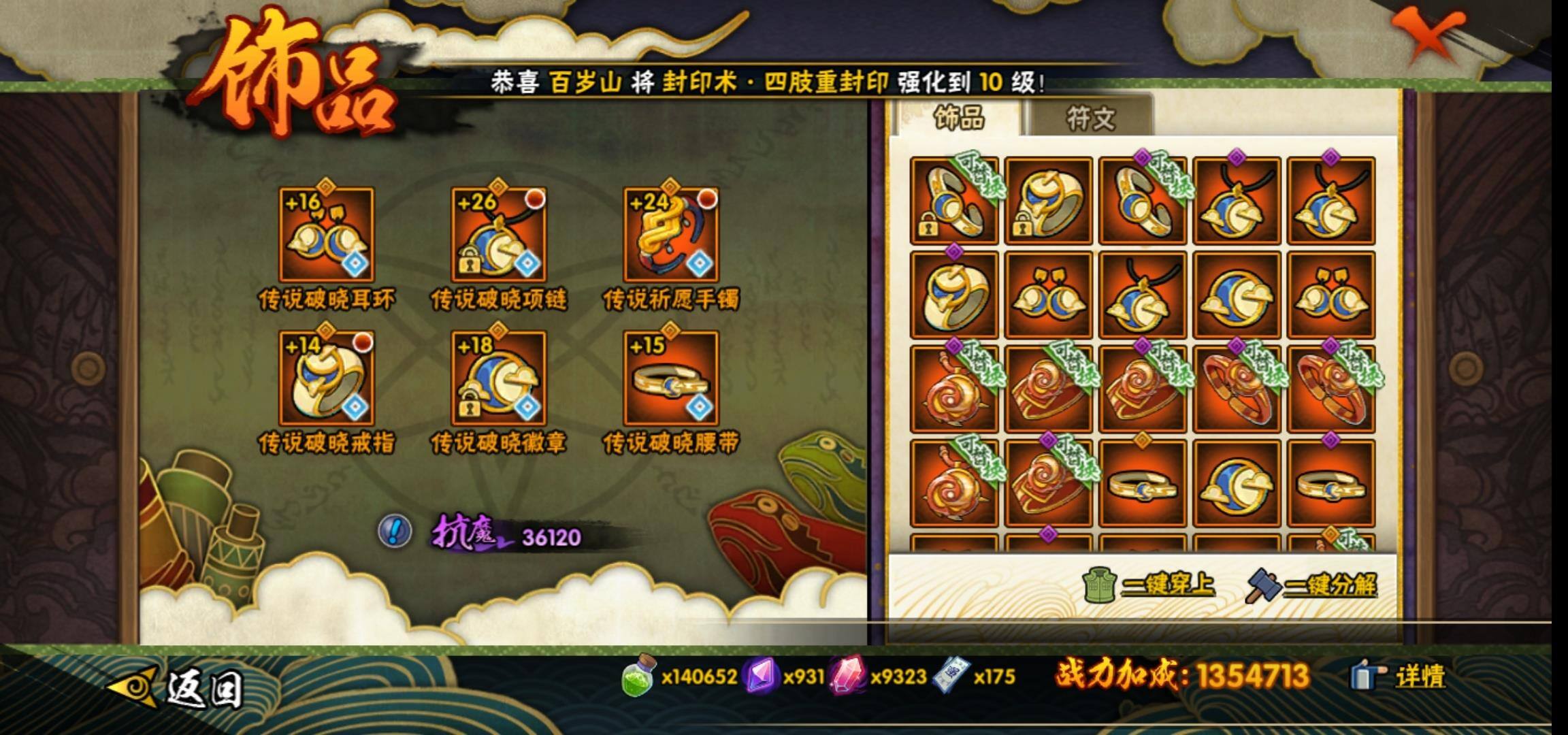Tap the 一键分解 decompose-all button
The width and height of the screenshot is (1568, 735).
(1312, 585)
